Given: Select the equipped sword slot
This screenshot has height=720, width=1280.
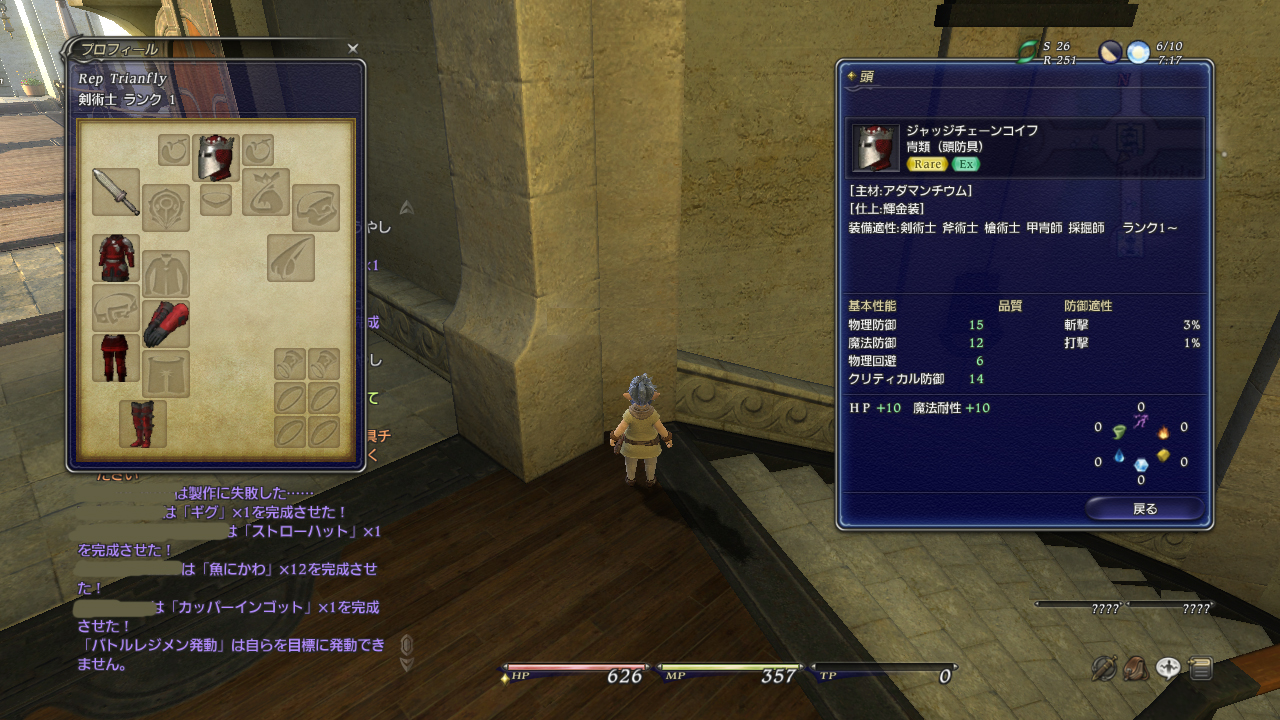Looking at the screenshot, I should point(115,192).
